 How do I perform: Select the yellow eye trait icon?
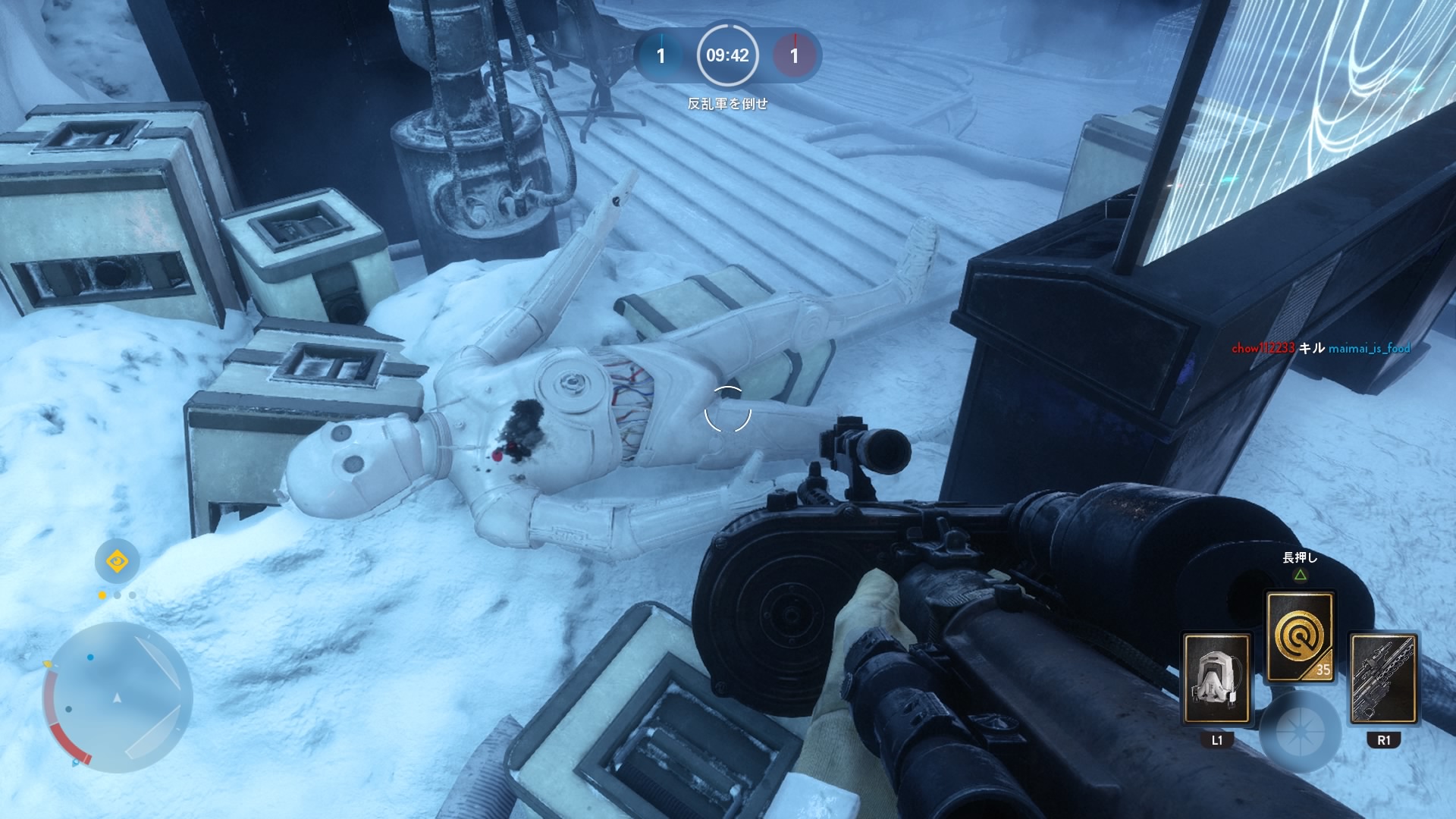(x=117, y=561)
